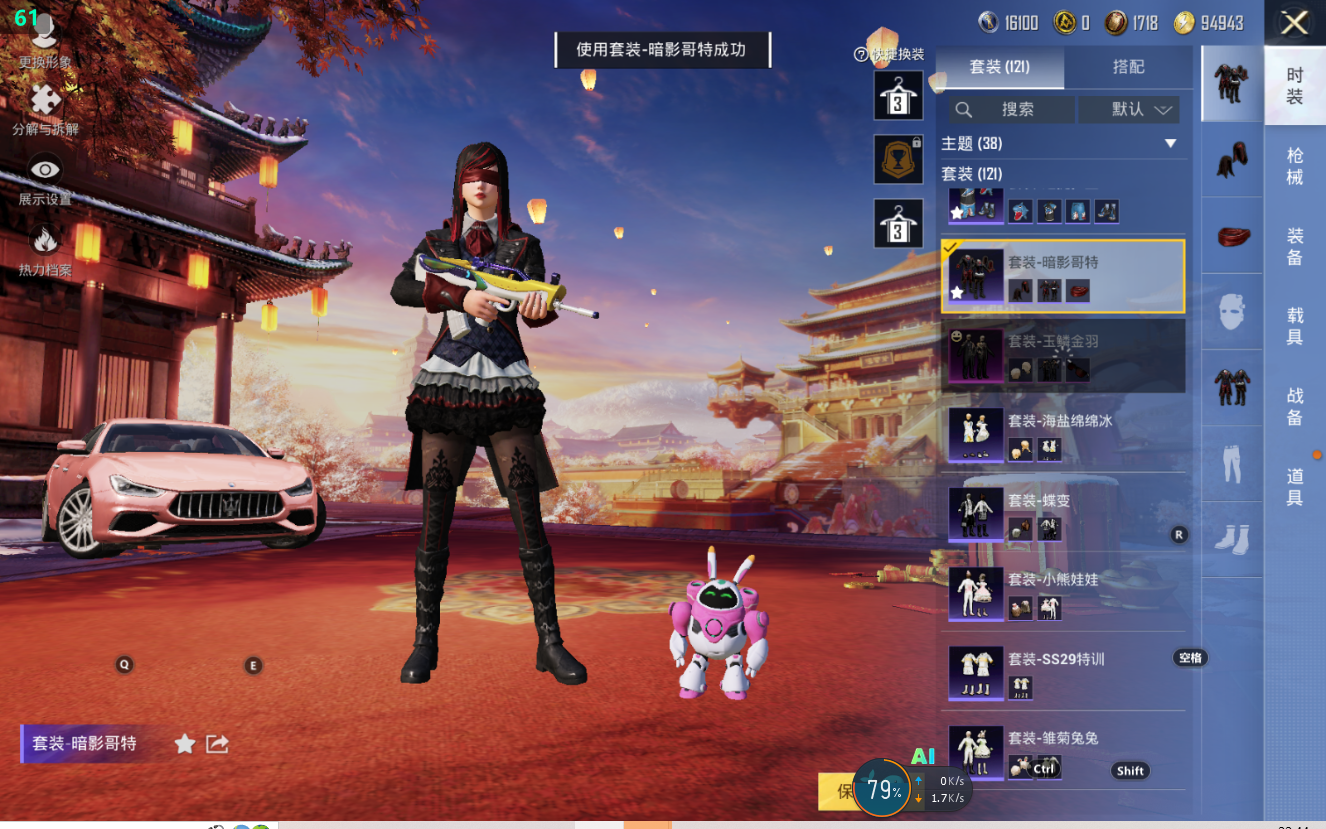Image resolution: width=1326 pixels, height=829 pixels.
Task: Choose the 套装-海盐绵绵冰 outfit
Action: pos(1062,434)
